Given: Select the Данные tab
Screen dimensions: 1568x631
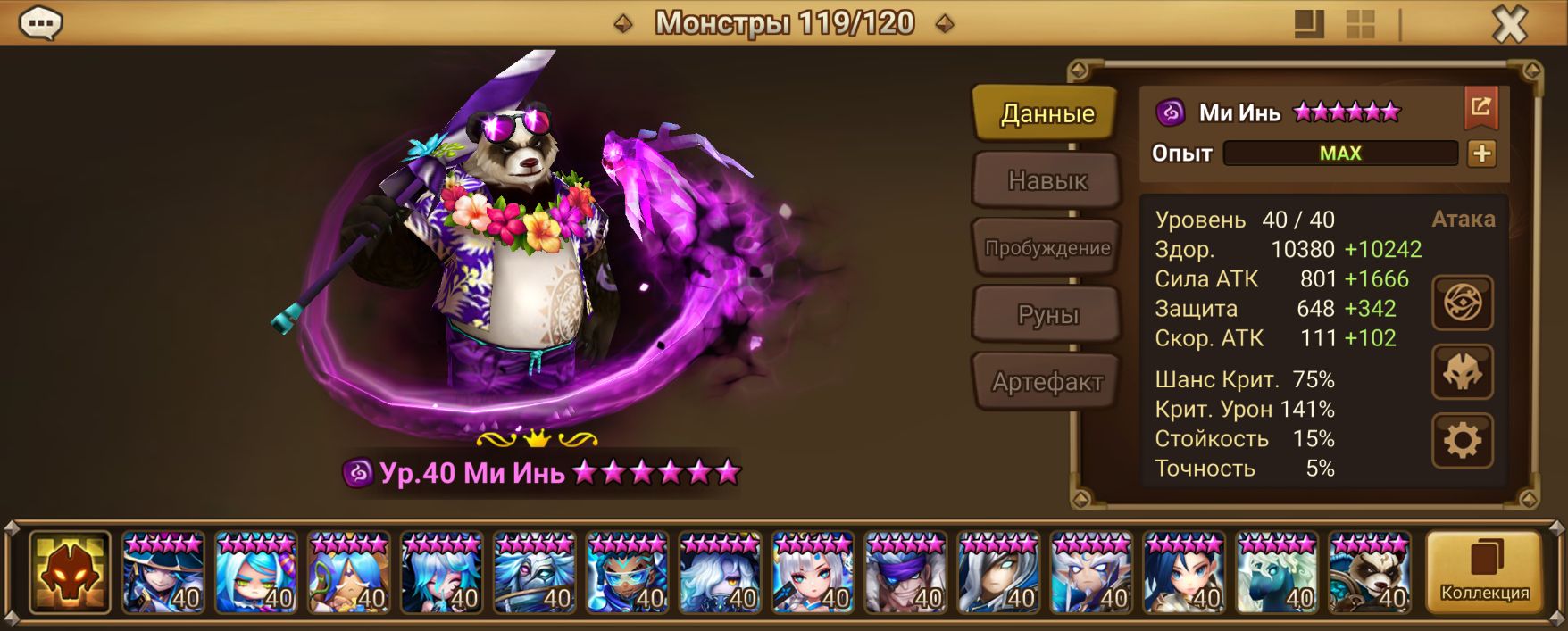Looking at the screenshot, I should (1047, 113).
